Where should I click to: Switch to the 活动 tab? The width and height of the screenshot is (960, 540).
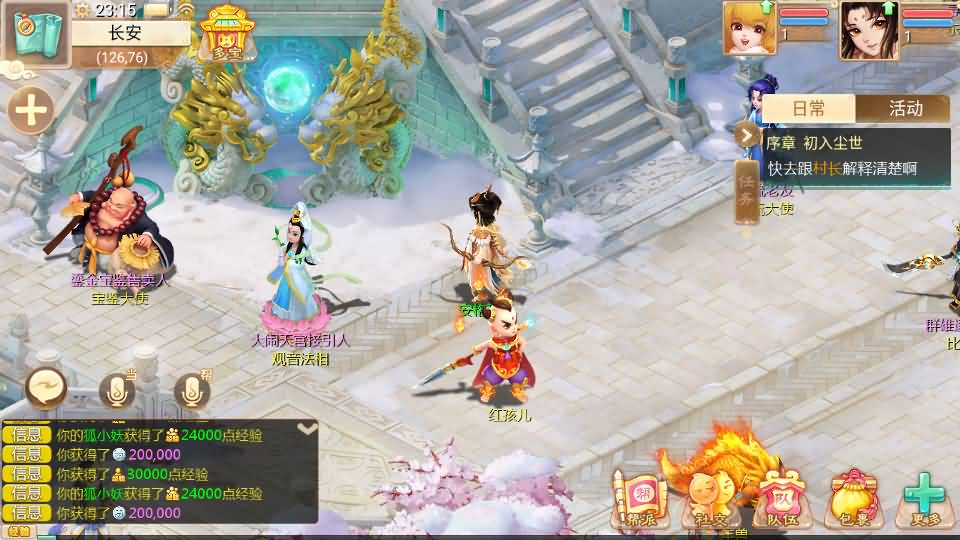904,108
